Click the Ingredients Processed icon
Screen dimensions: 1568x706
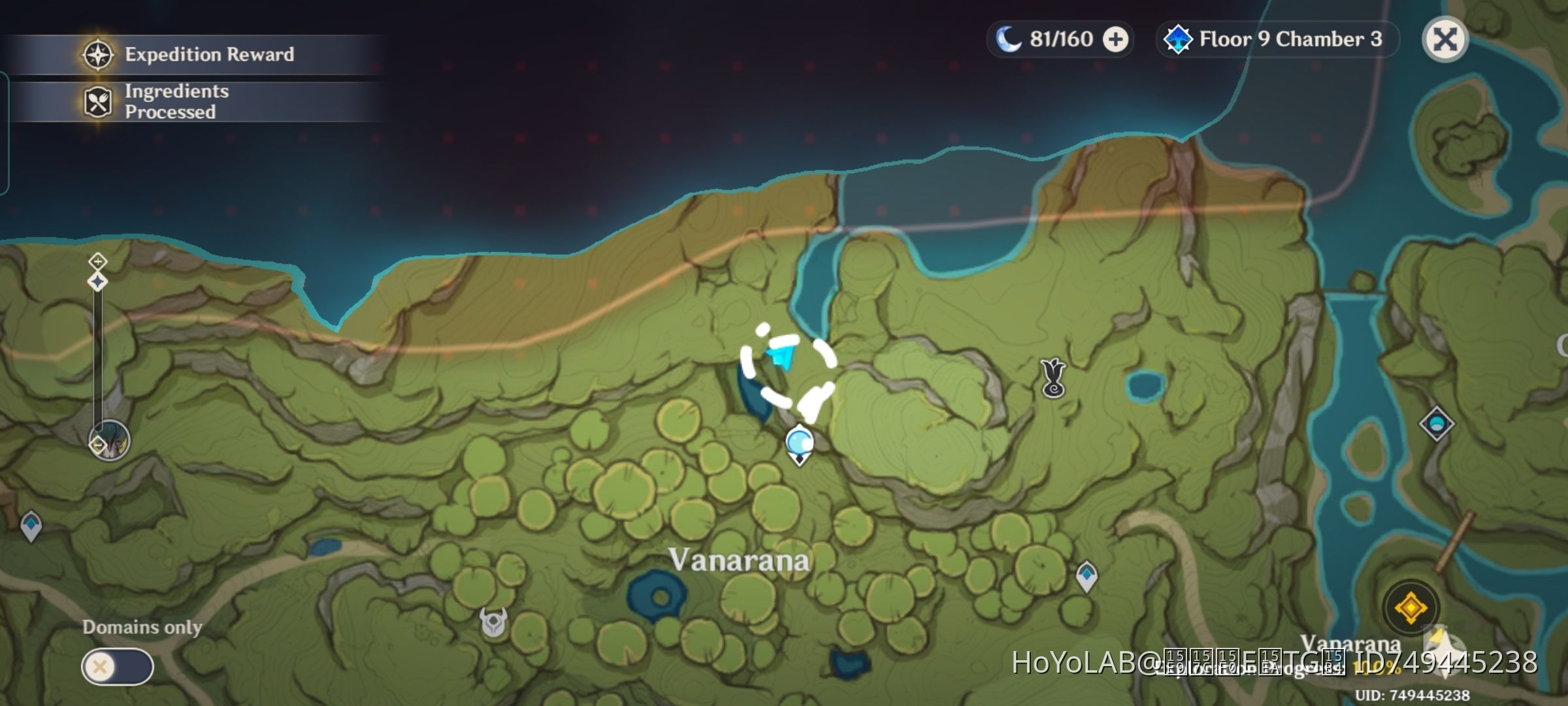click(x=97, y=101)
